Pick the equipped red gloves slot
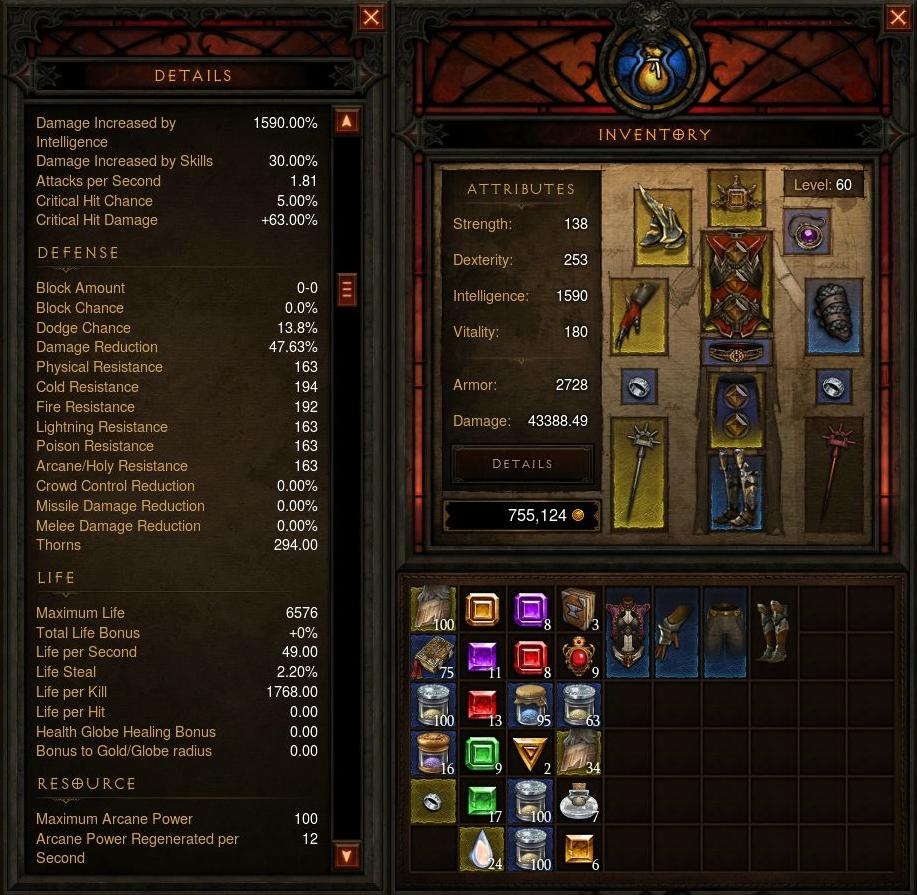This screenshot has height=895, width=917. tap(639, 315)
